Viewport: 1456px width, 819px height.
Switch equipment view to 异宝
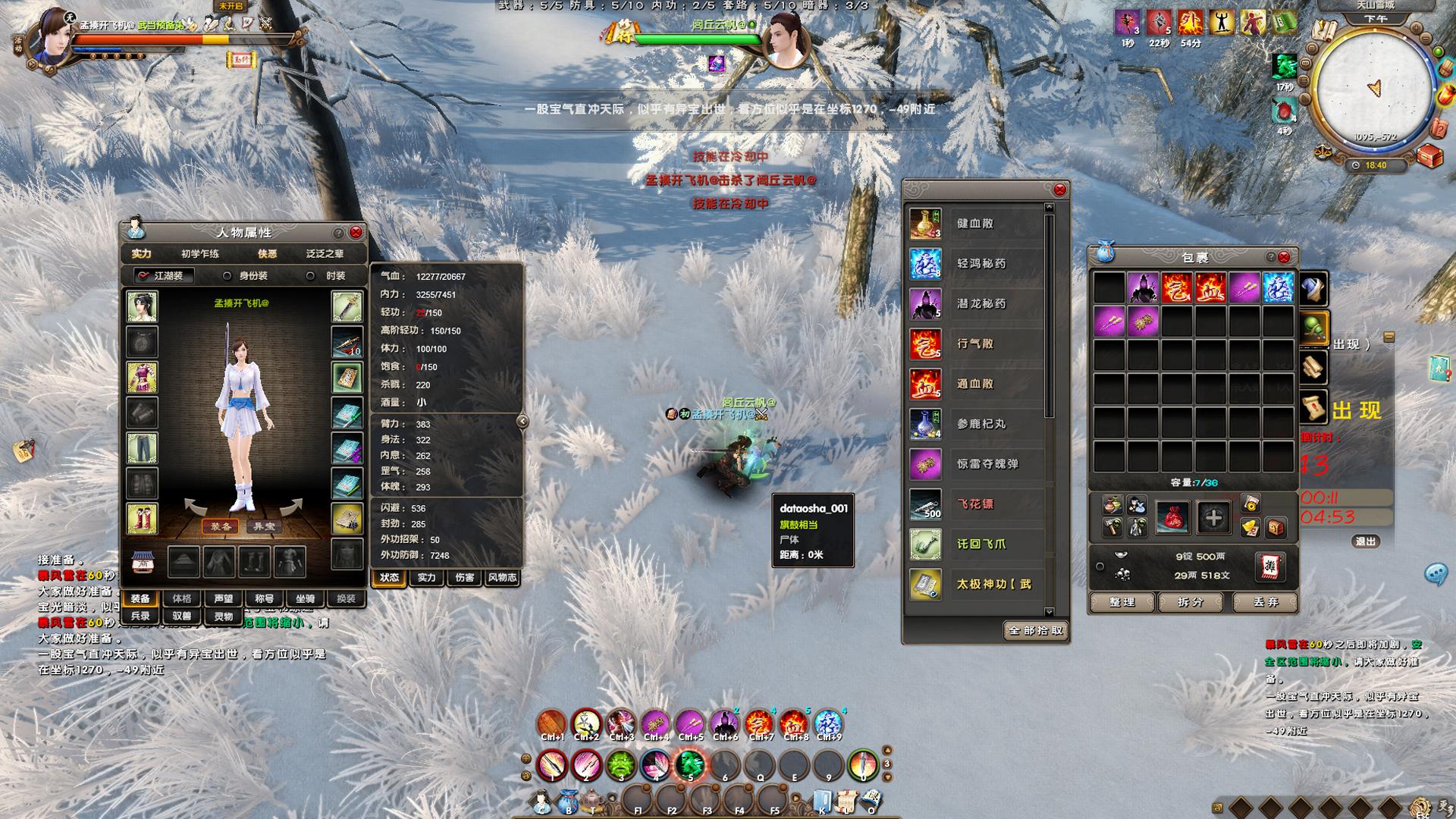[x=264, y=526]
